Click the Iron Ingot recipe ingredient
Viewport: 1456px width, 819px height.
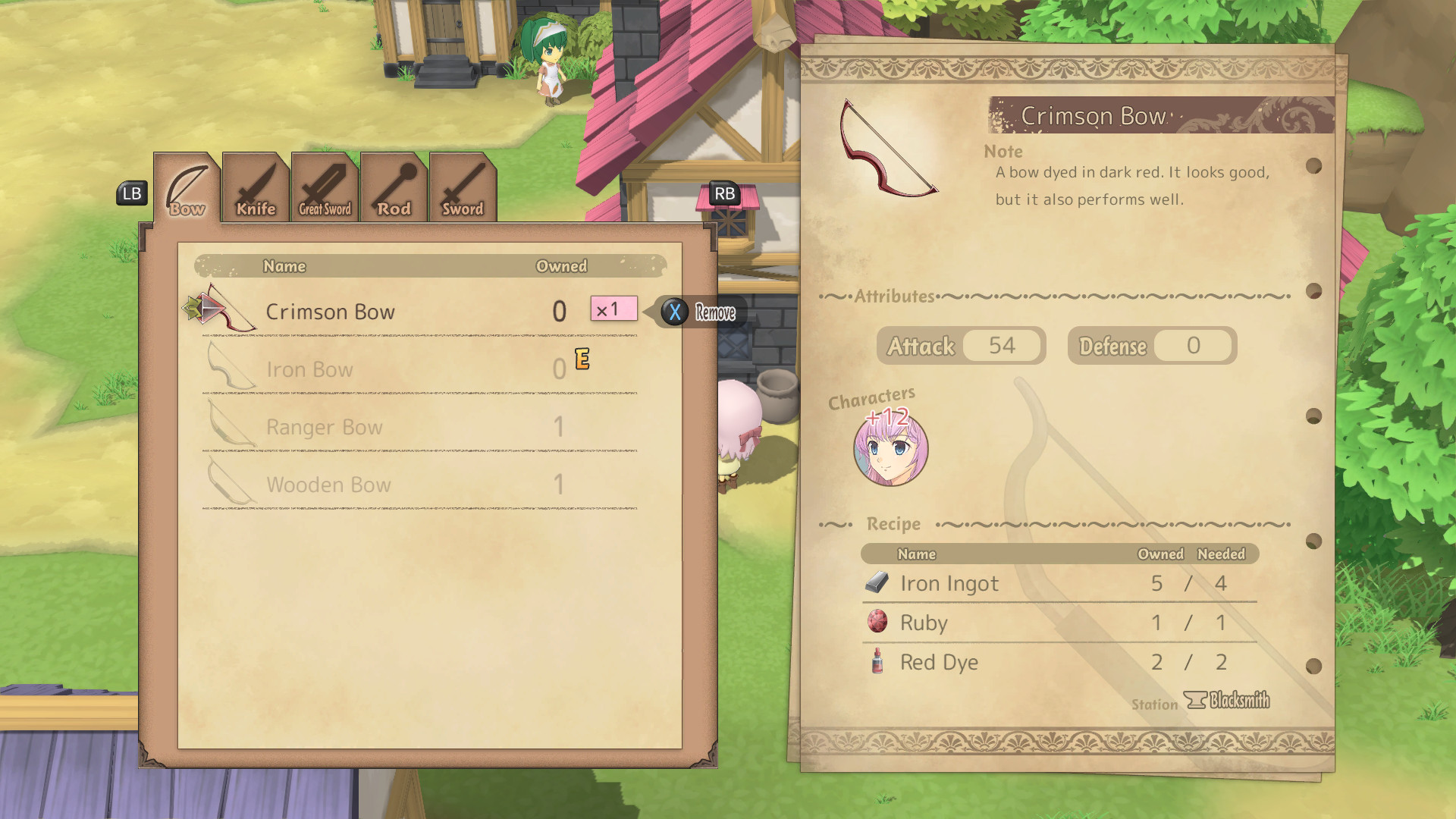(x=1059, y=583)
